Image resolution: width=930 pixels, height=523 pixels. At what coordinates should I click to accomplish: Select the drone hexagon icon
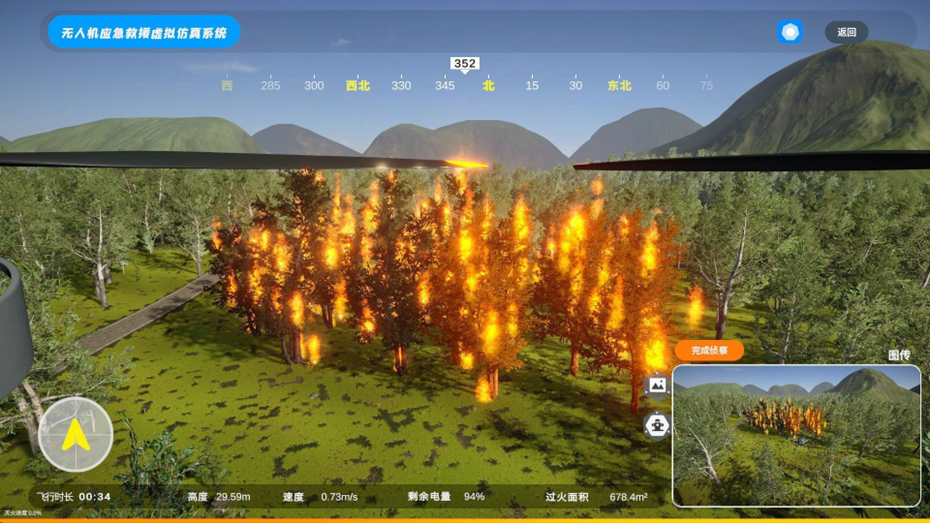[657, 426]
